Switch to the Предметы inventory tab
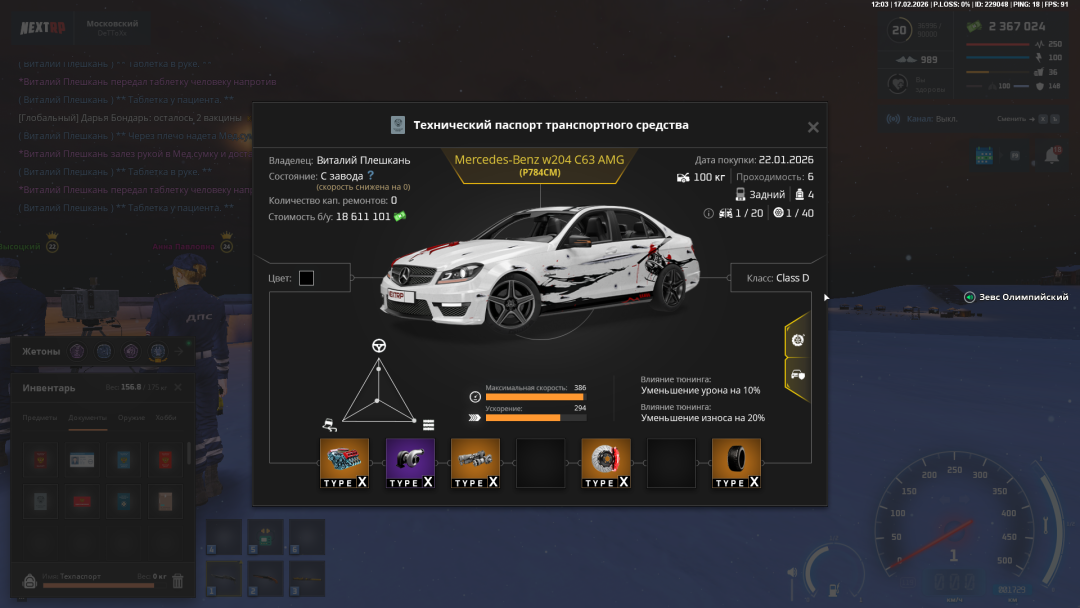The image size is (1080, 608). tap(40, 418)
